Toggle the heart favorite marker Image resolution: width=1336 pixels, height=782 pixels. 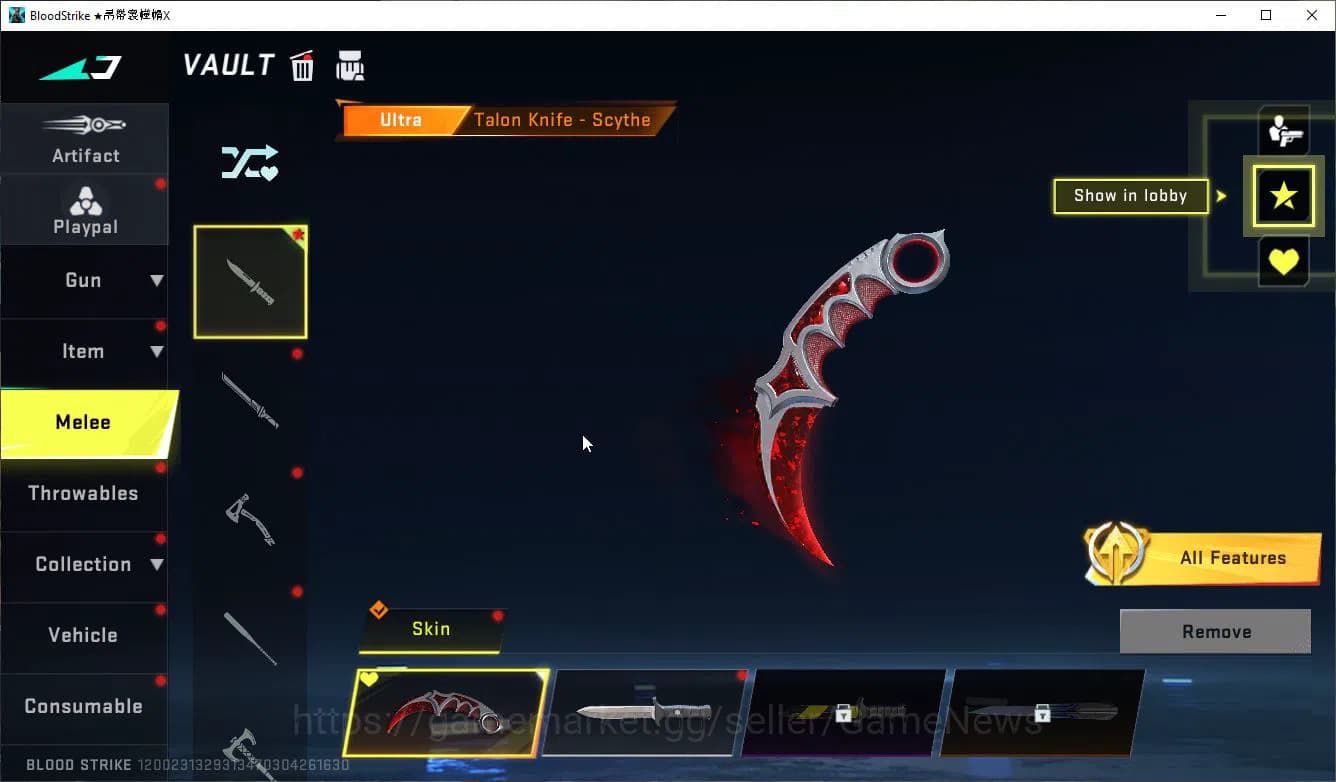1284,262
